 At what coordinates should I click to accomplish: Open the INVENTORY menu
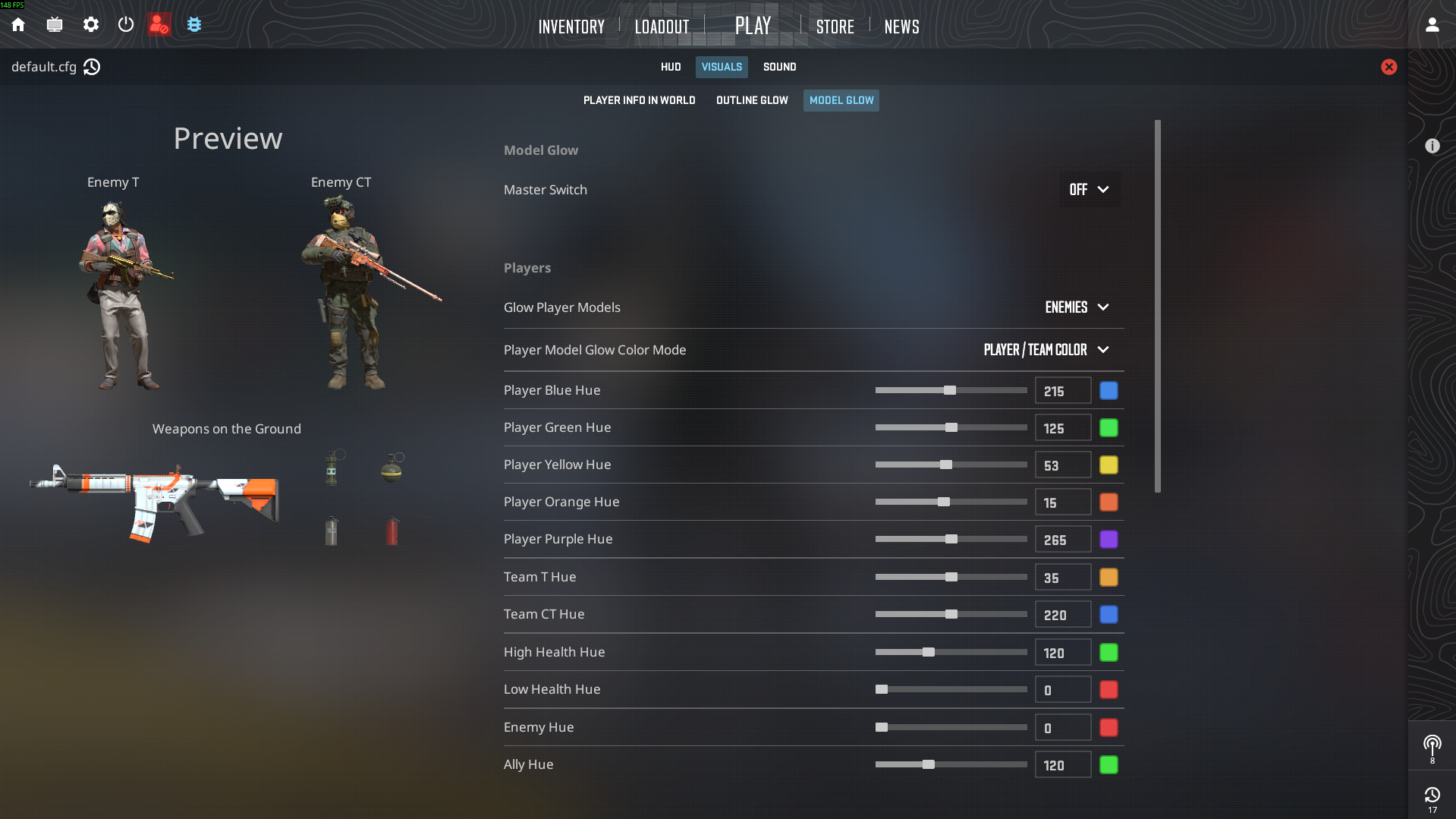pos(571,26)
